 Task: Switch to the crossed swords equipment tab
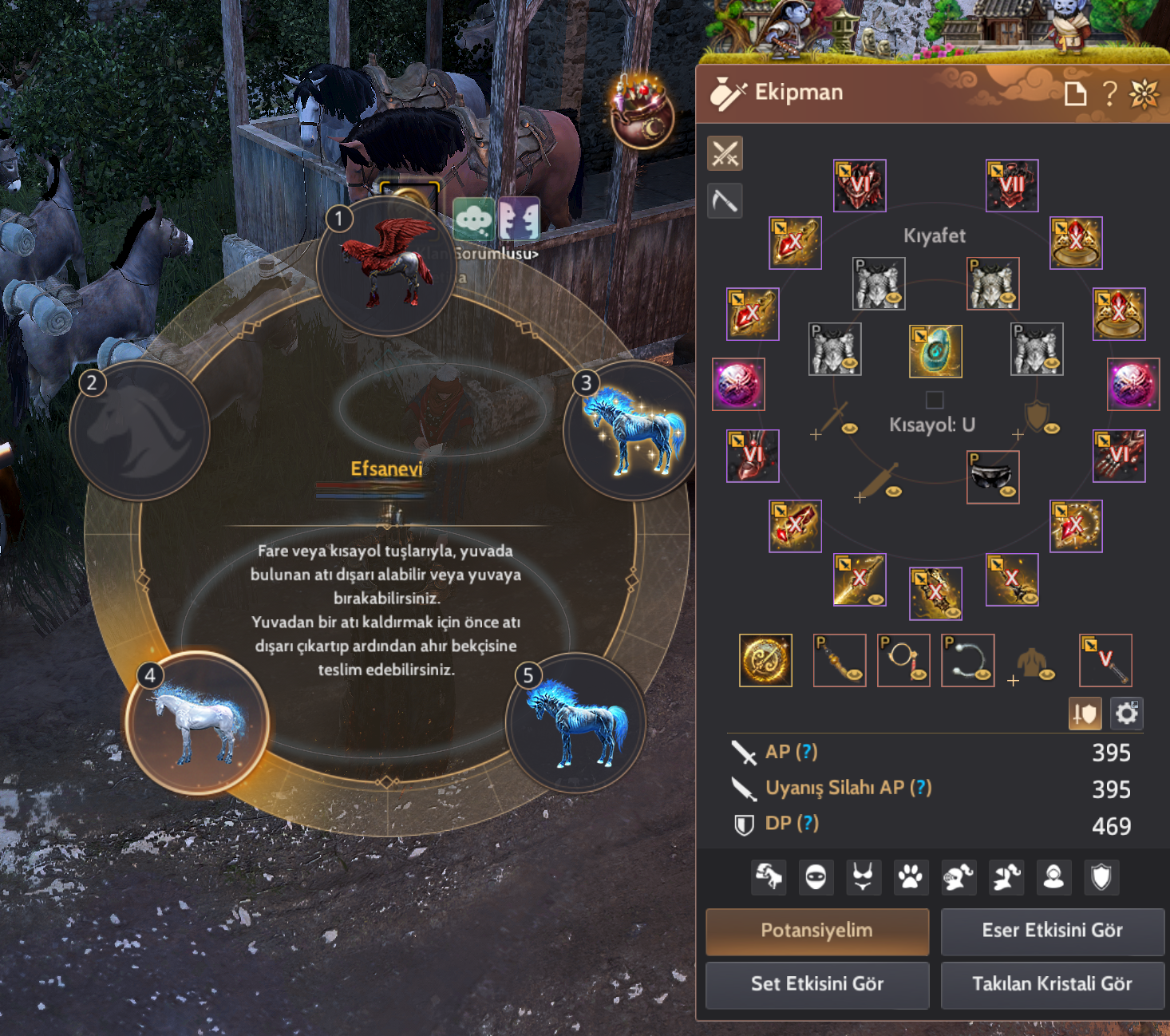pos(725,153)
